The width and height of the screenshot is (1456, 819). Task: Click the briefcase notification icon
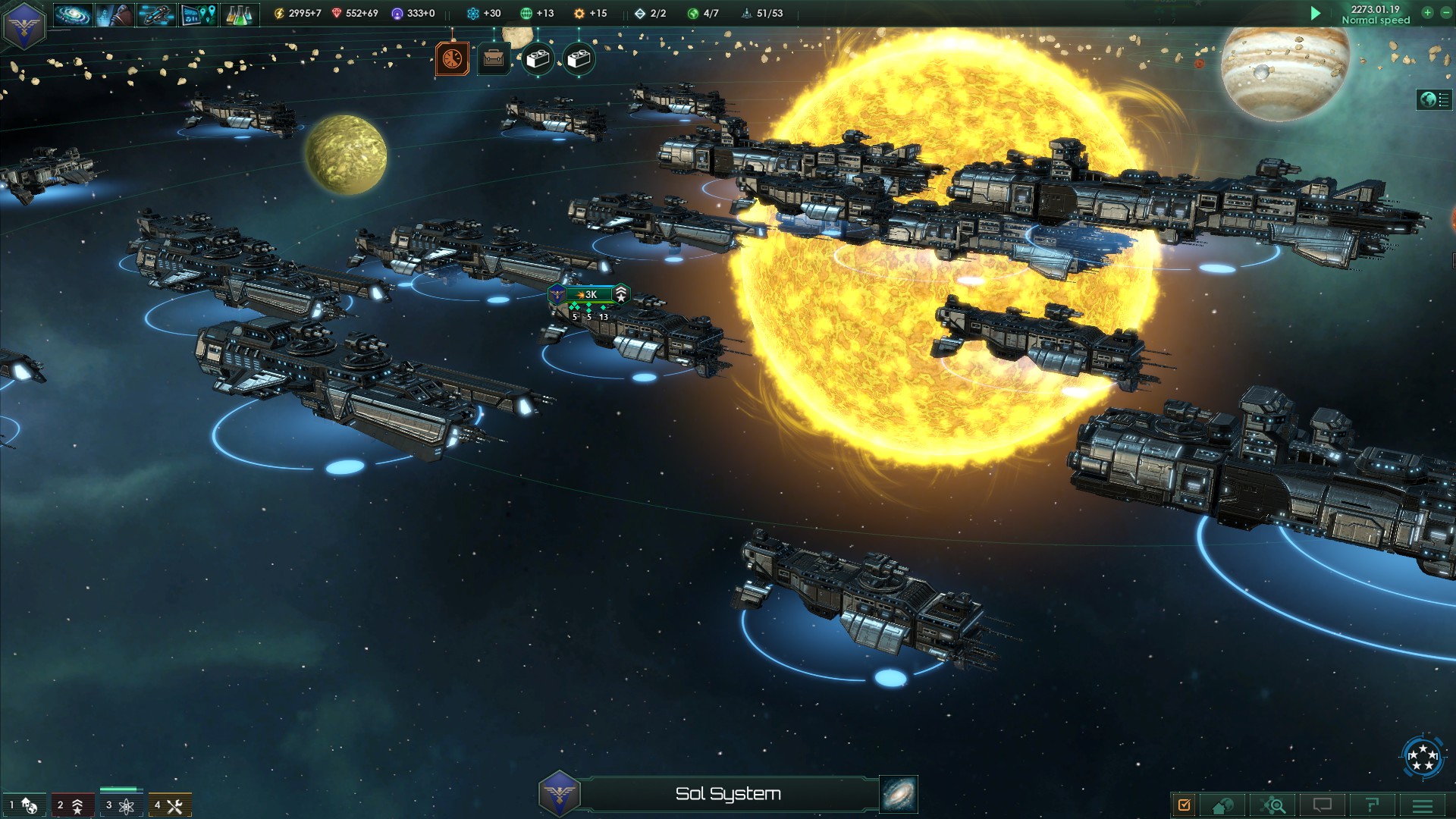pyautogui.click(x=494, y=58)
